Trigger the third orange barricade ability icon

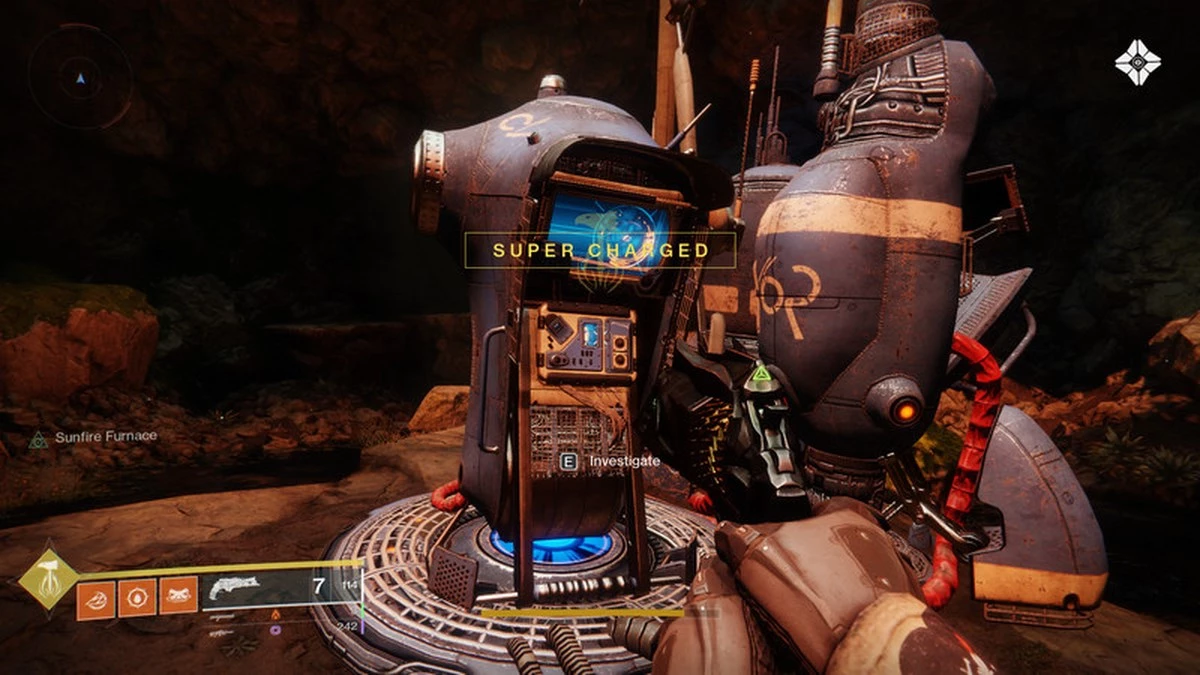click(x=178, y=598)
